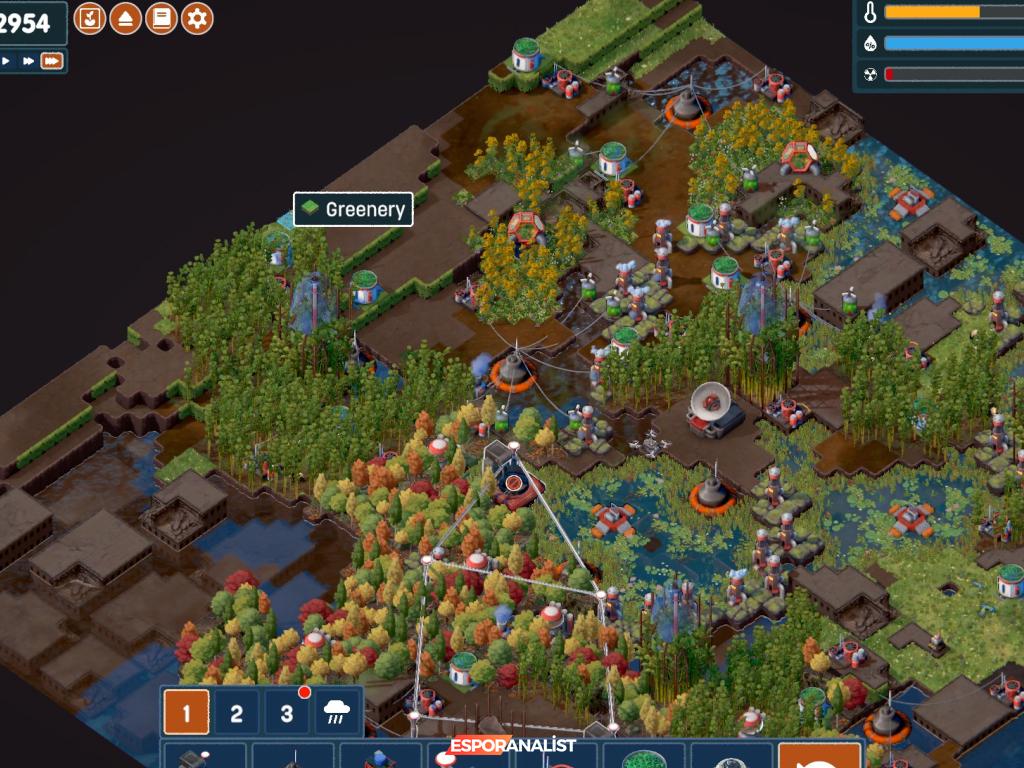Switch to building phase tab 1
Screen dimensions: 1024x768
(187, 714)
